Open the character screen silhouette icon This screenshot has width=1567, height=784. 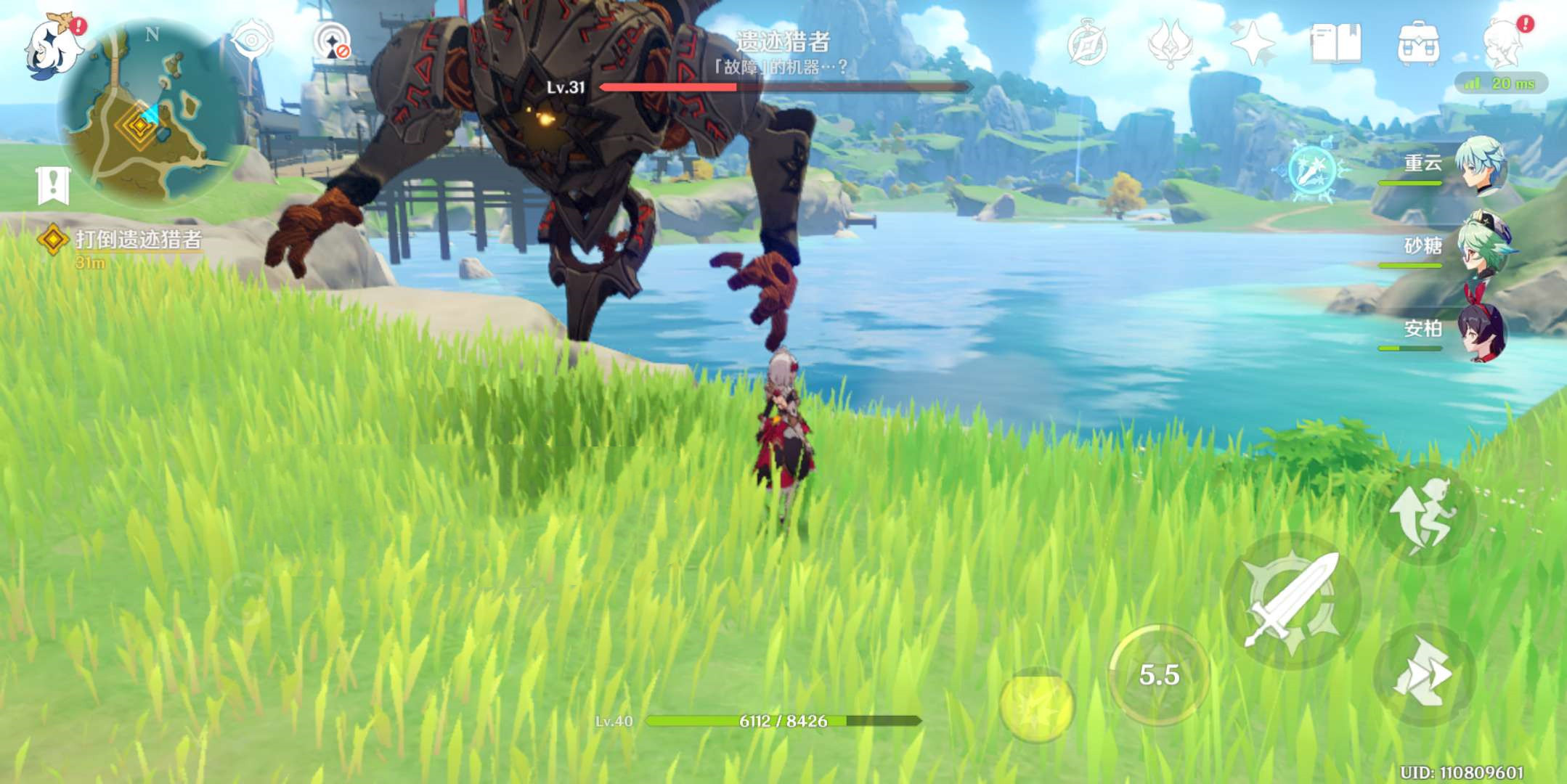pyautogui.click(x=1502, y=44)
